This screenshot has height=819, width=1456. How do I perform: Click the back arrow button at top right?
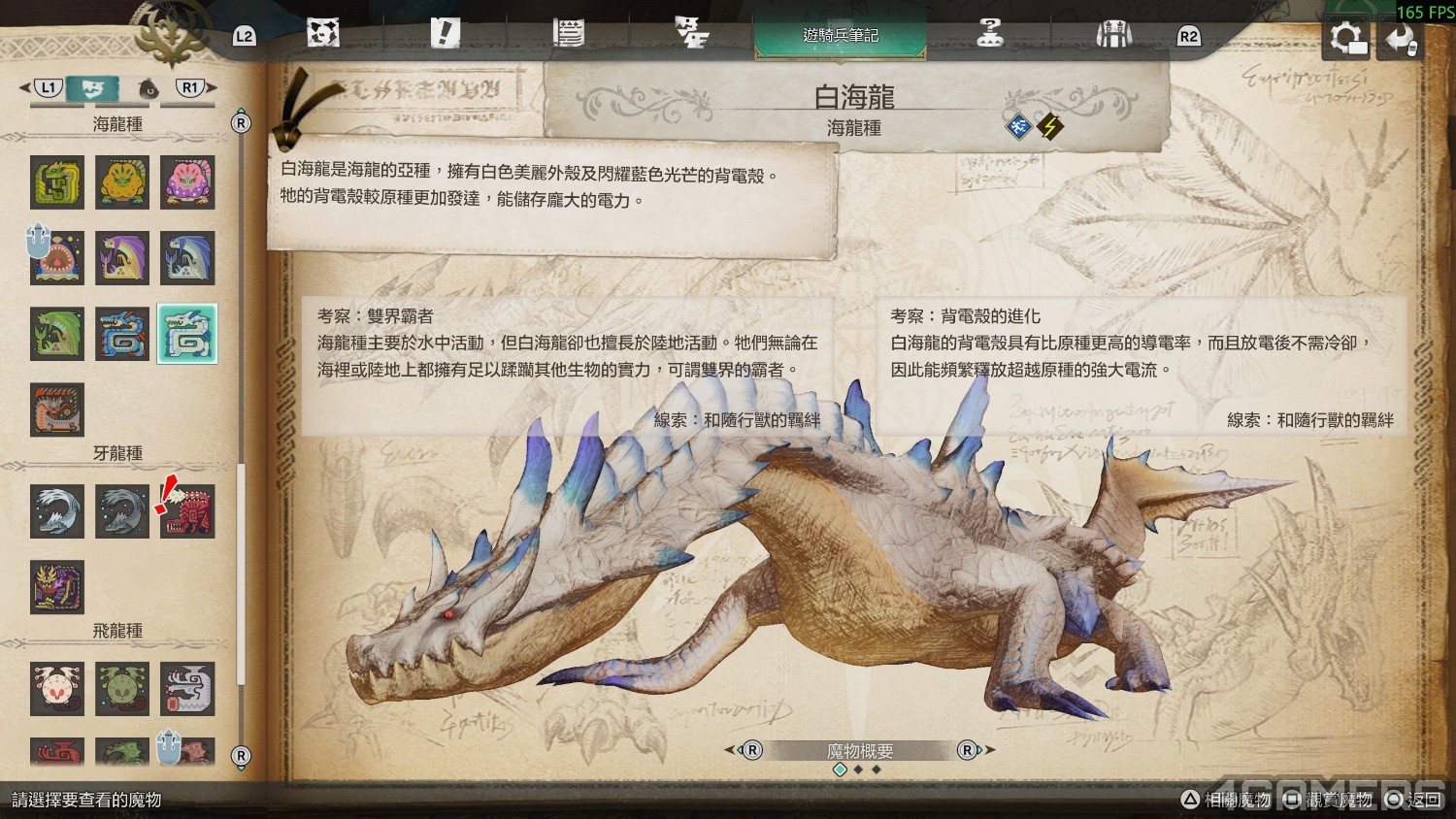tap(1400, 39)
